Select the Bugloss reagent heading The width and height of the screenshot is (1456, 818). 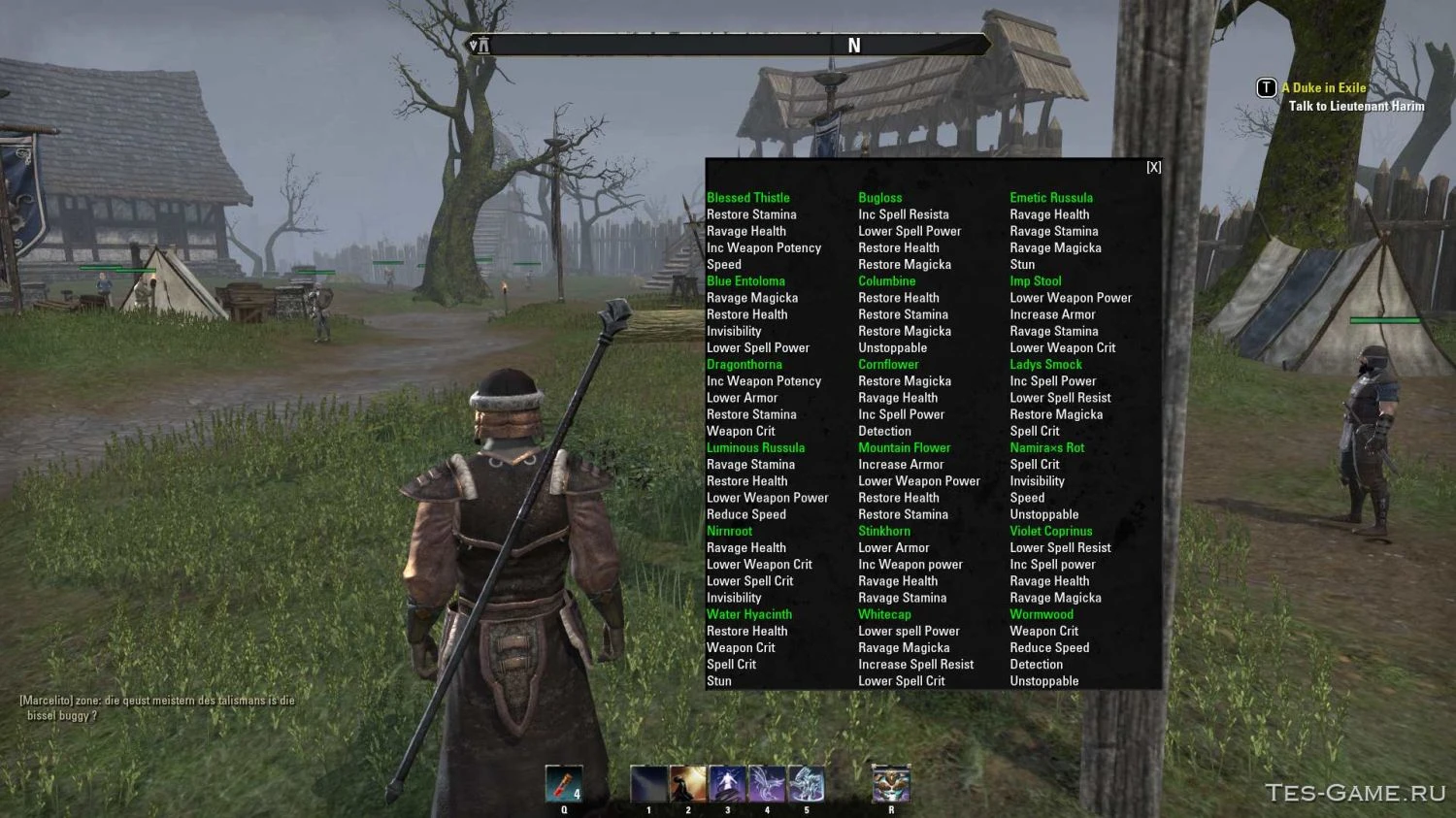[x=880, y=197]
